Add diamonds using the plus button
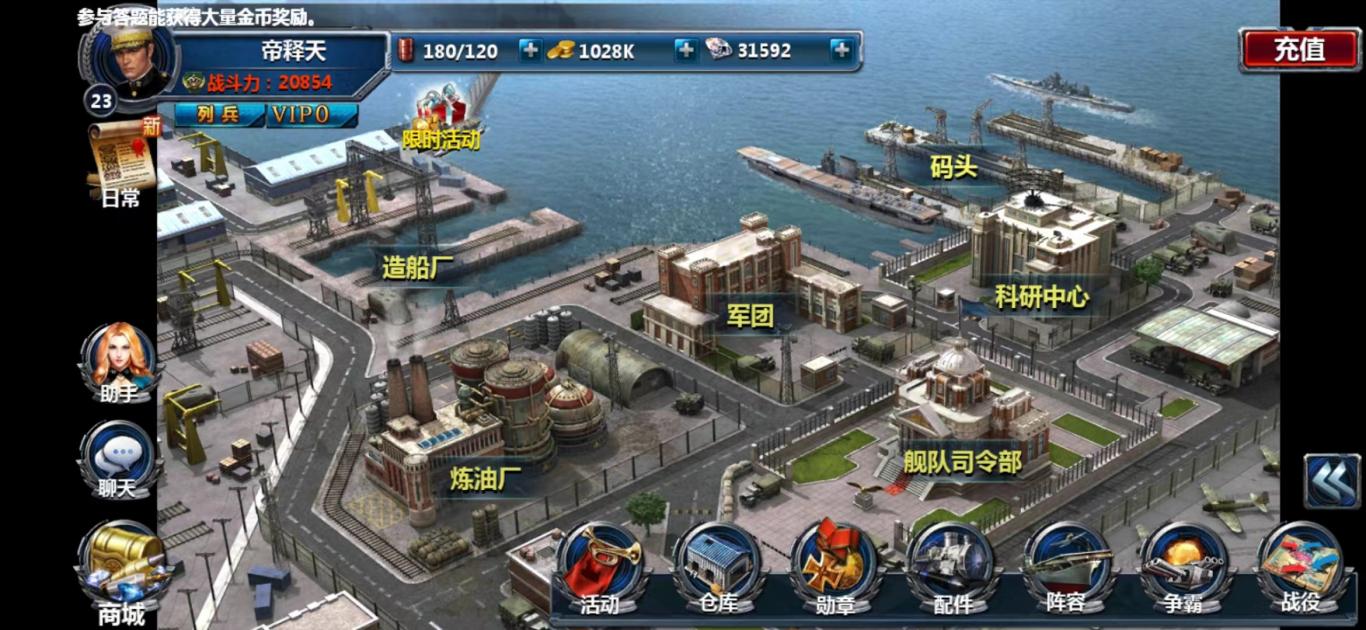The width and height of the screenshot is (1366, 630). click(x=841, y=50)
